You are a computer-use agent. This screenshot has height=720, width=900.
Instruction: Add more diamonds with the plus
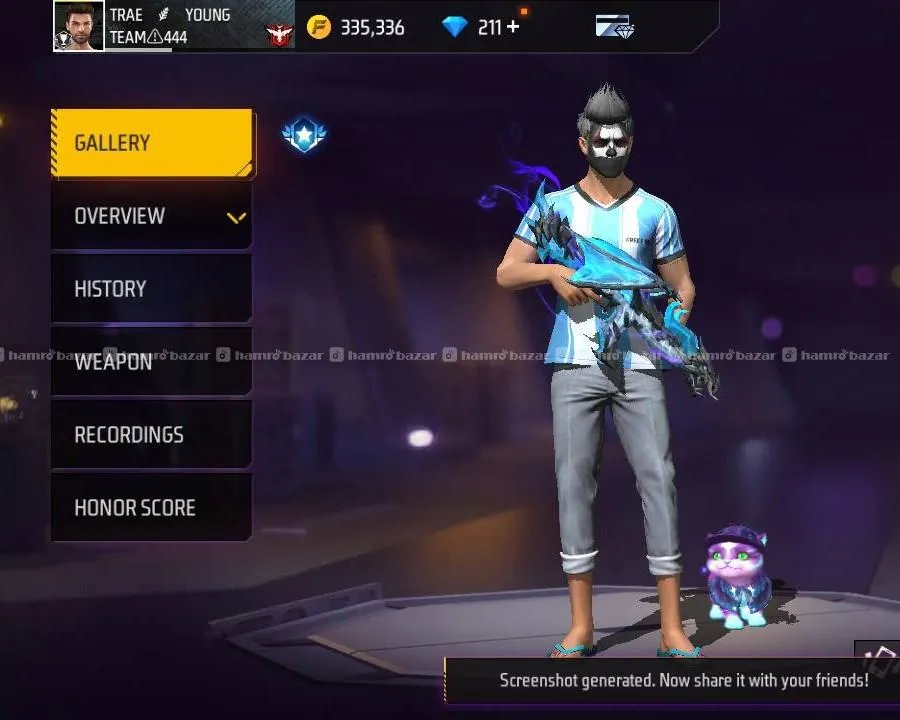[x=513, y=27]
